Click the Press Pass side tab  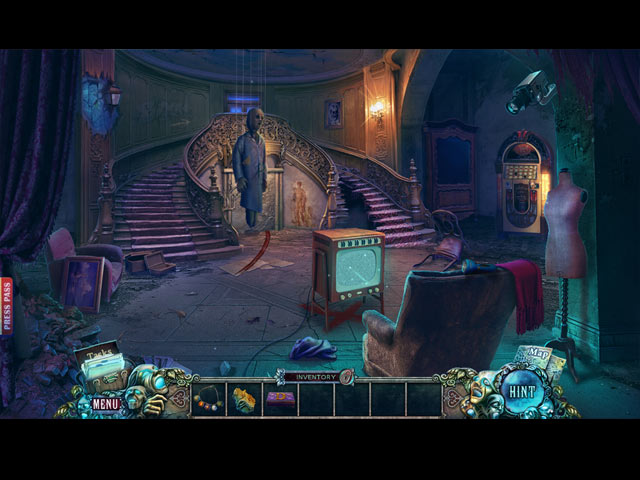tap(6, 305)
